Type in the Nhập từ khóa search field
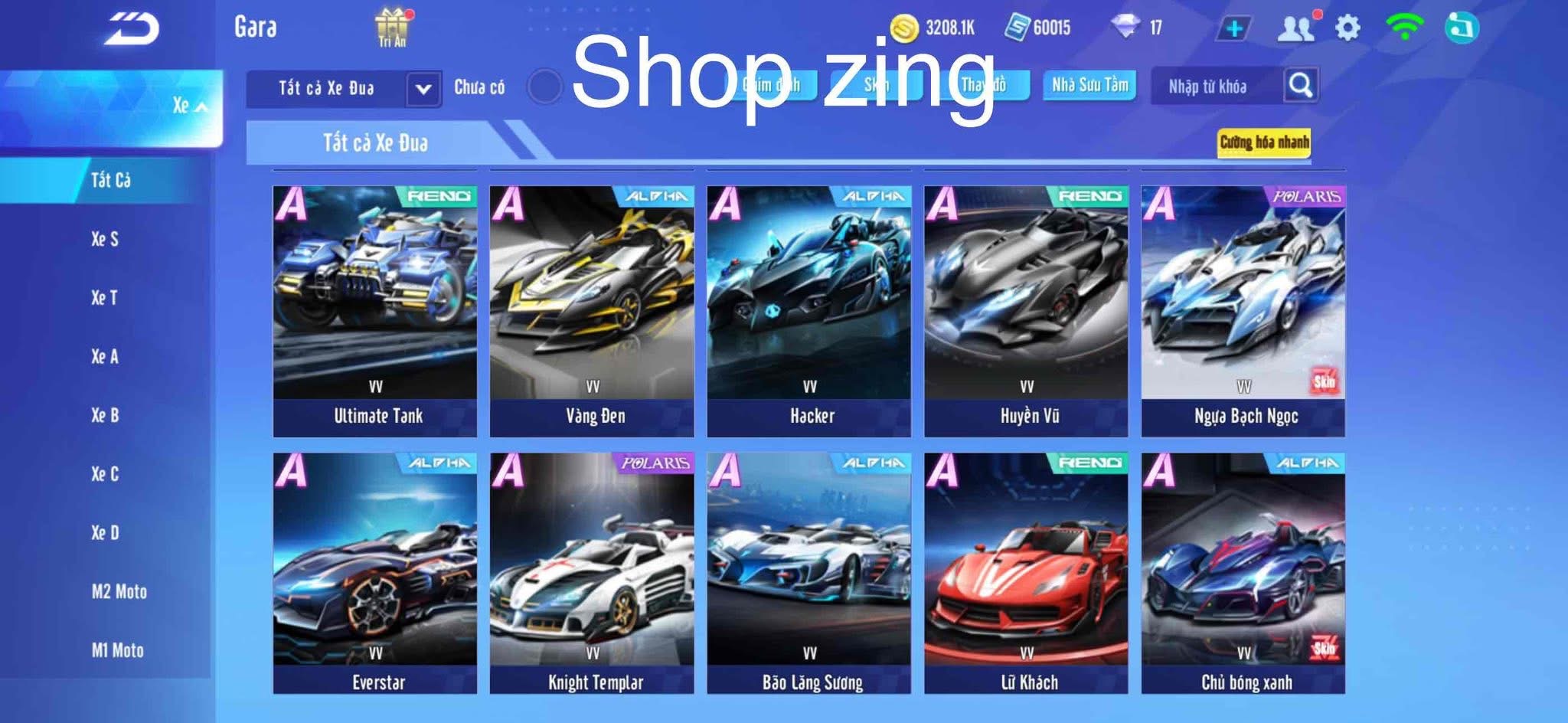The width and height of the screenshot is (1568, 723). (x=1210, y=87)
